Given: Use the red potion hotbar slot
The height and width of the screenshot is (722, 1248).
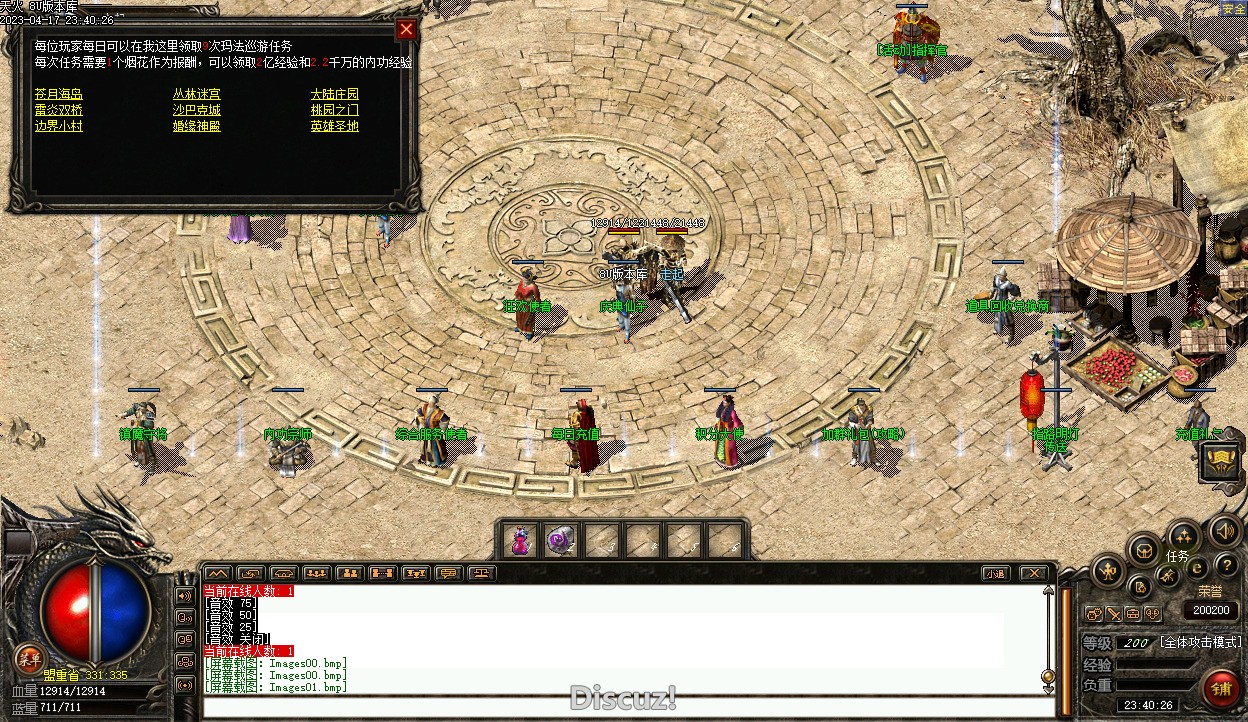Looking at the screenshot, I should [x=520, y=541].
